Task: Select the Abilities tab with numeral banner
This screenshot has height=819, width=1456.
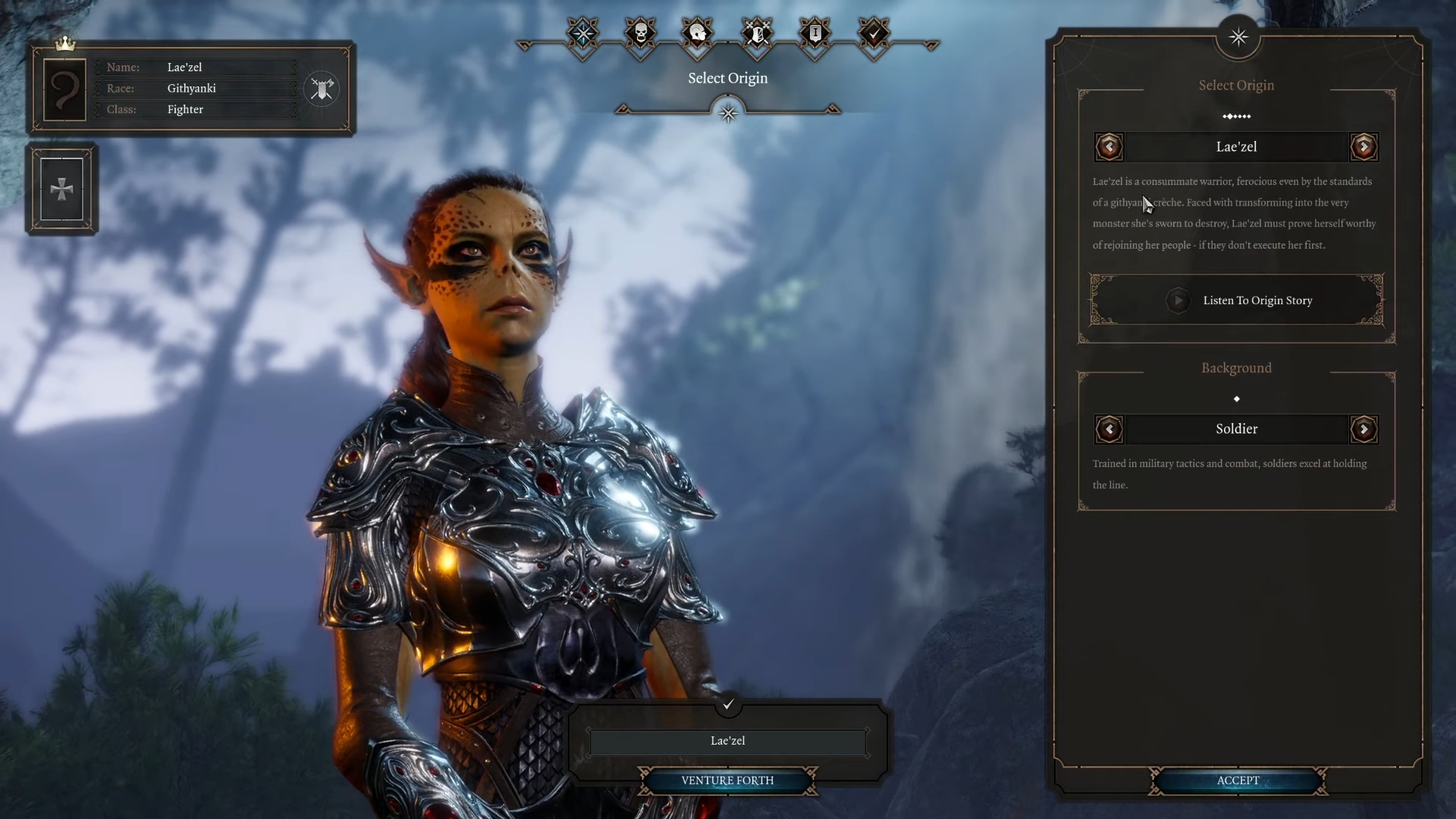Action: click(x=815, y=33)
